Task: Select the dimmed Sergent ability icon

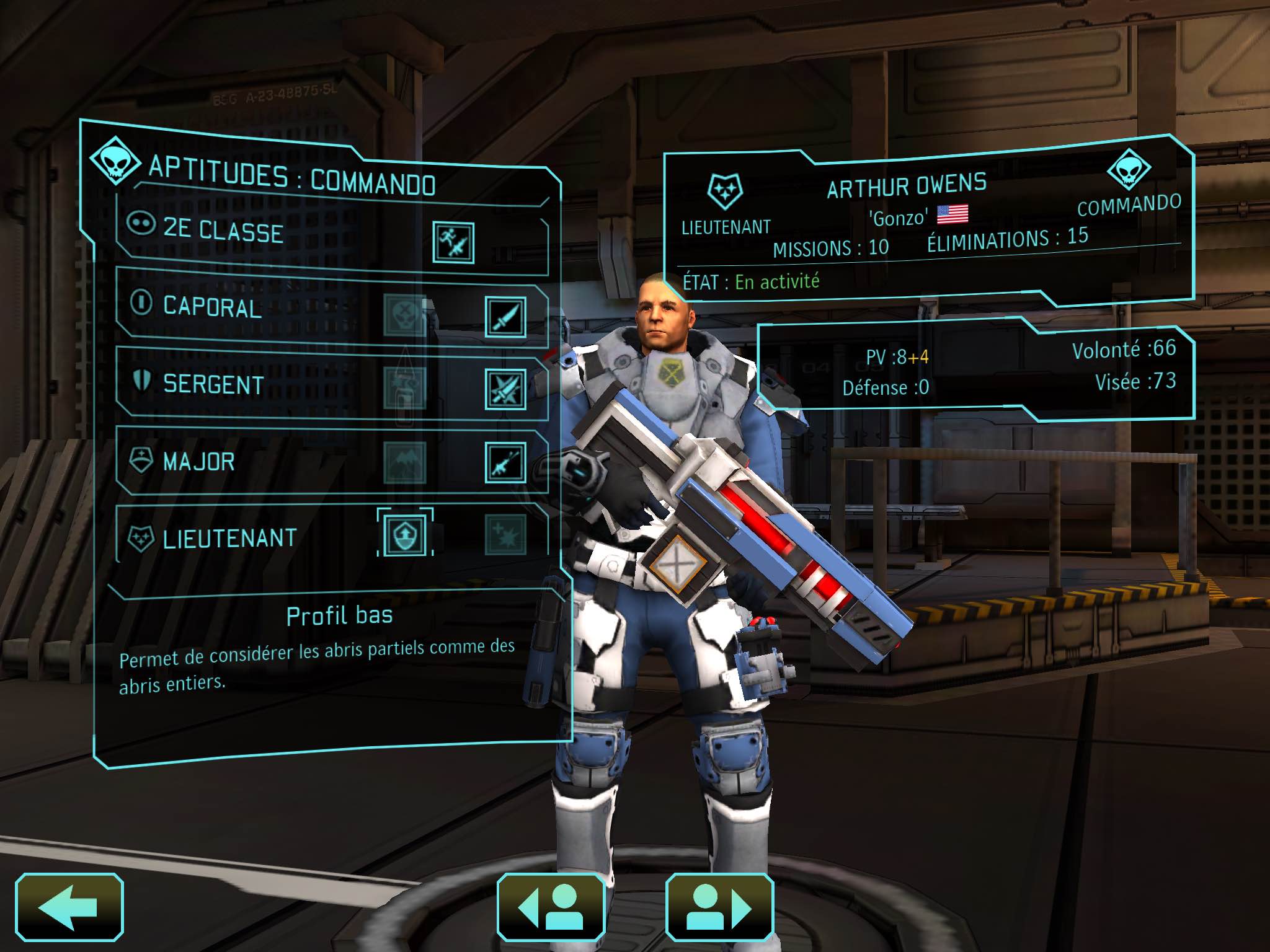Action: point(404,388)
